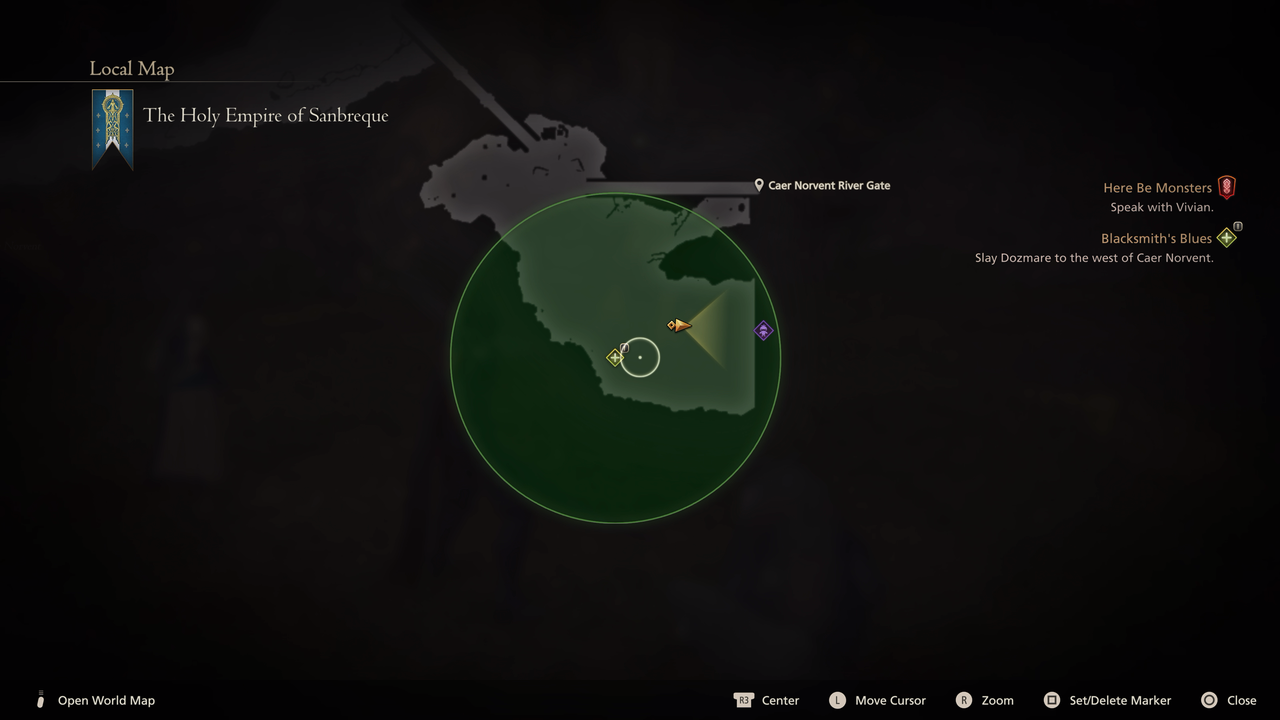Image resolution: width=1280 pixels, height=720 pixels.
Task: Click the Slay Dozmare objective text
Action: pyautogui.click(x=1092, y=257)
